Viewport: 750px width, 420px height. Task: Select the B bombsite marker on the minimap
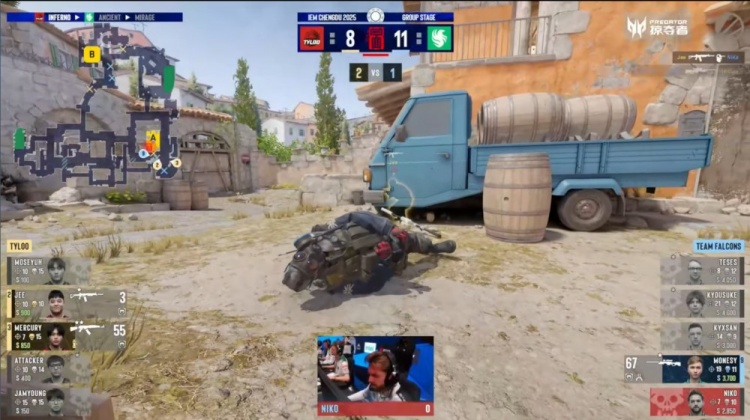tap(91, 54)
